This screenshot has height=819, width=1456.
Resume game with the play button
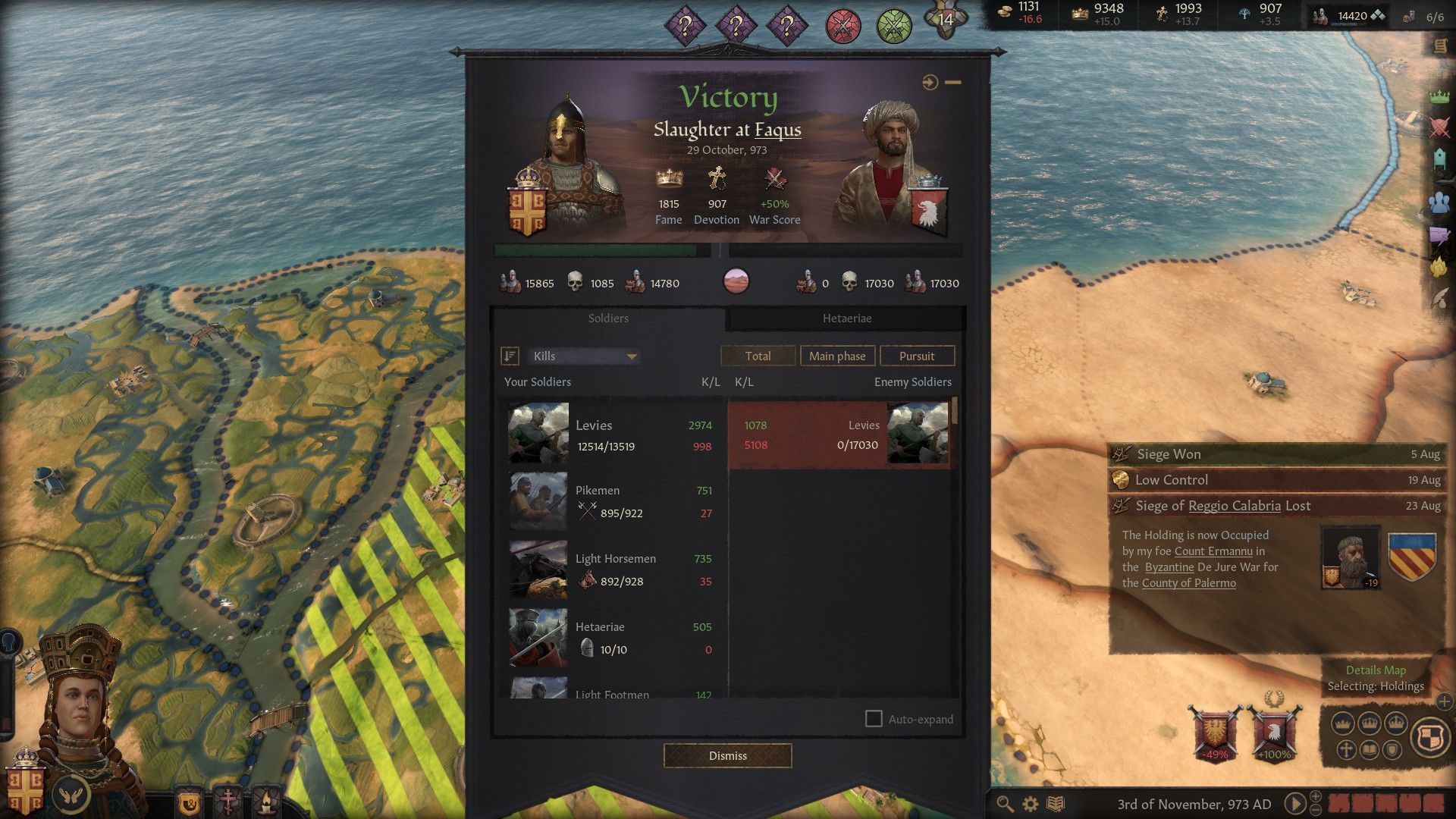click(1295, 803)
